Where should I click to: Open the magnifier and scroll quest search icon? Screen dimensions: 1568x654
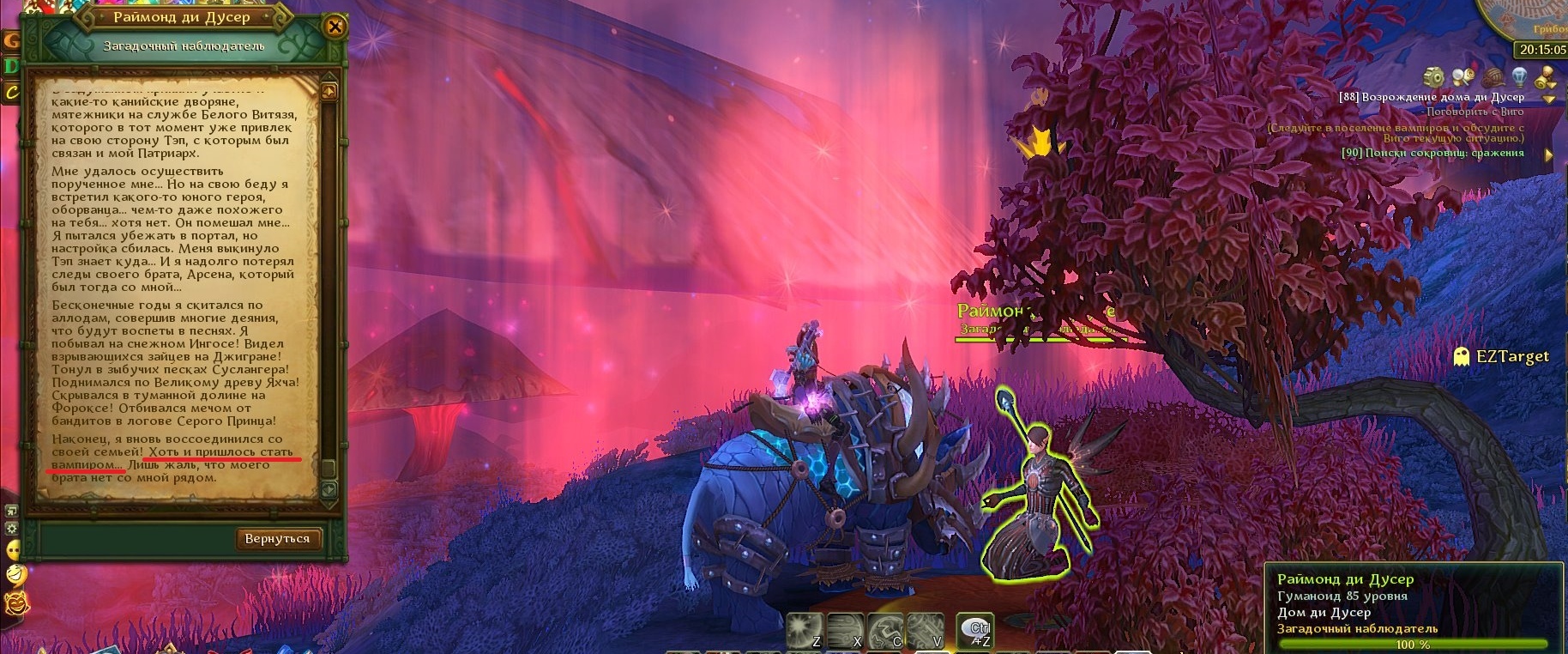pos(1462,77)
